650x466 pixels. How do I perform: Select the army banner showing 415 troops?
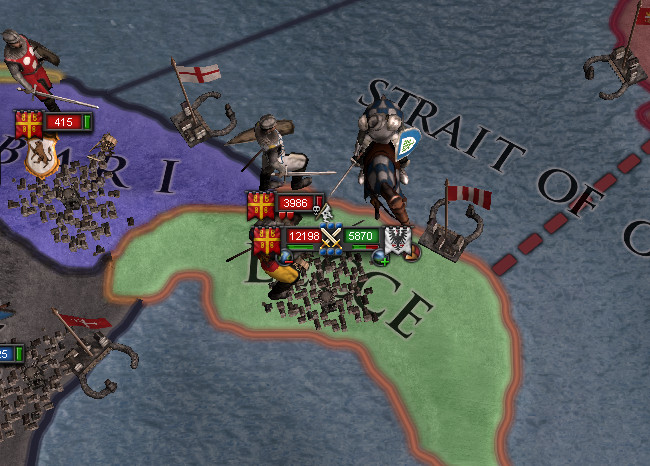[62, 122]
